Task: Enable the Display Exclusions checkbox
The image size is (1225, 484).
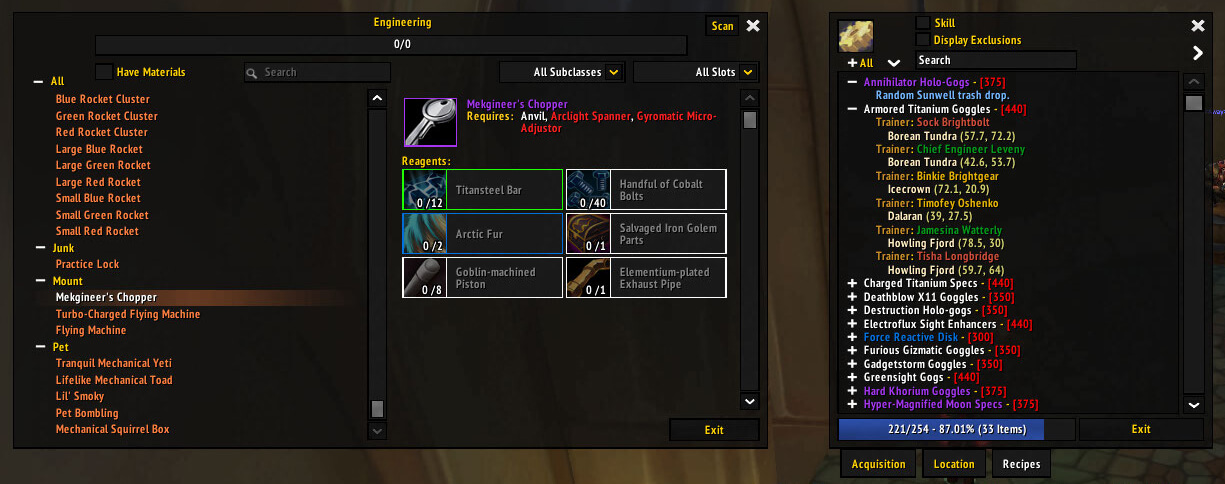Action: [x=923, y=40]
